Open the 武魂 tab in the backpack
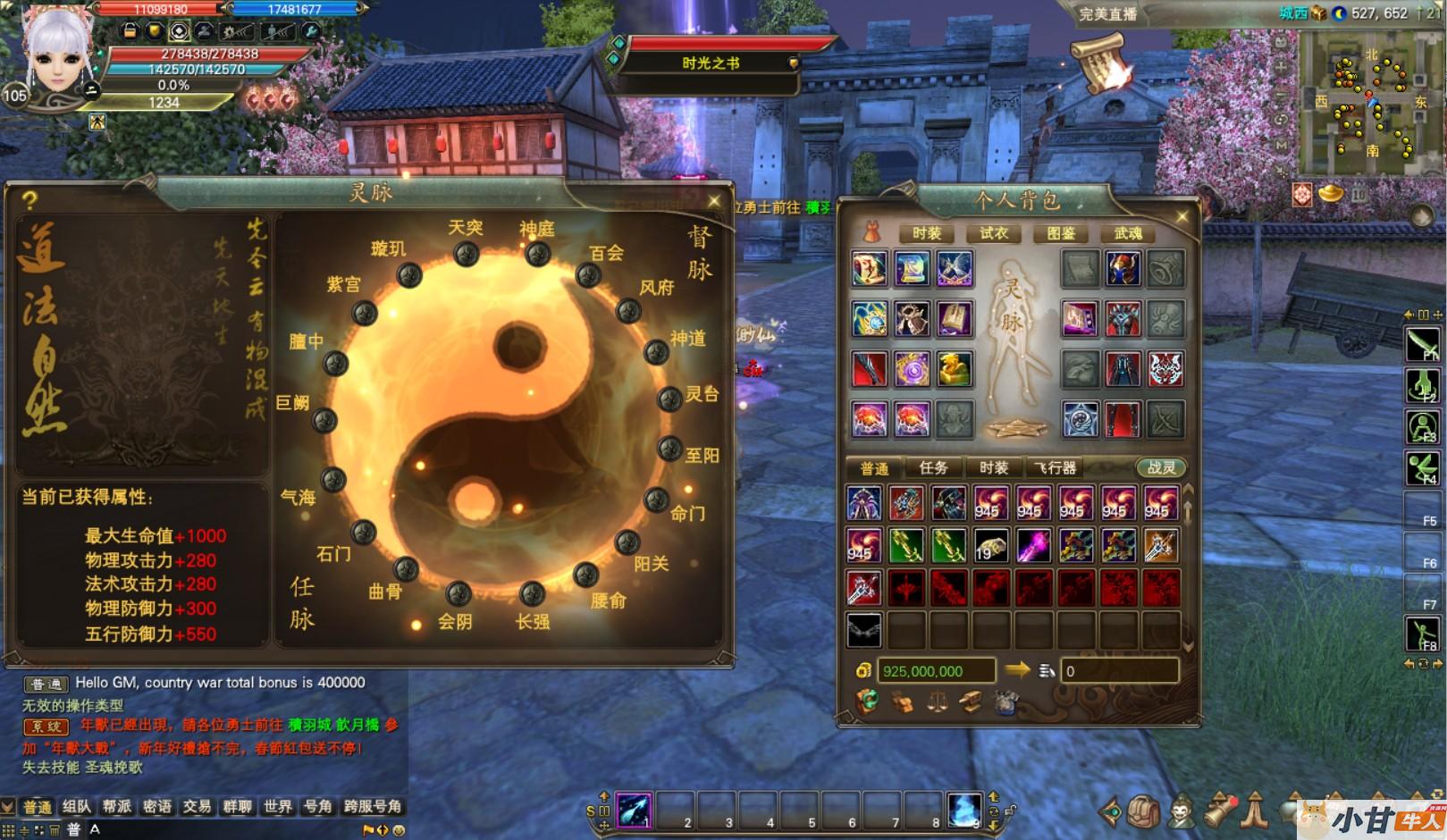 (1128, 233)
